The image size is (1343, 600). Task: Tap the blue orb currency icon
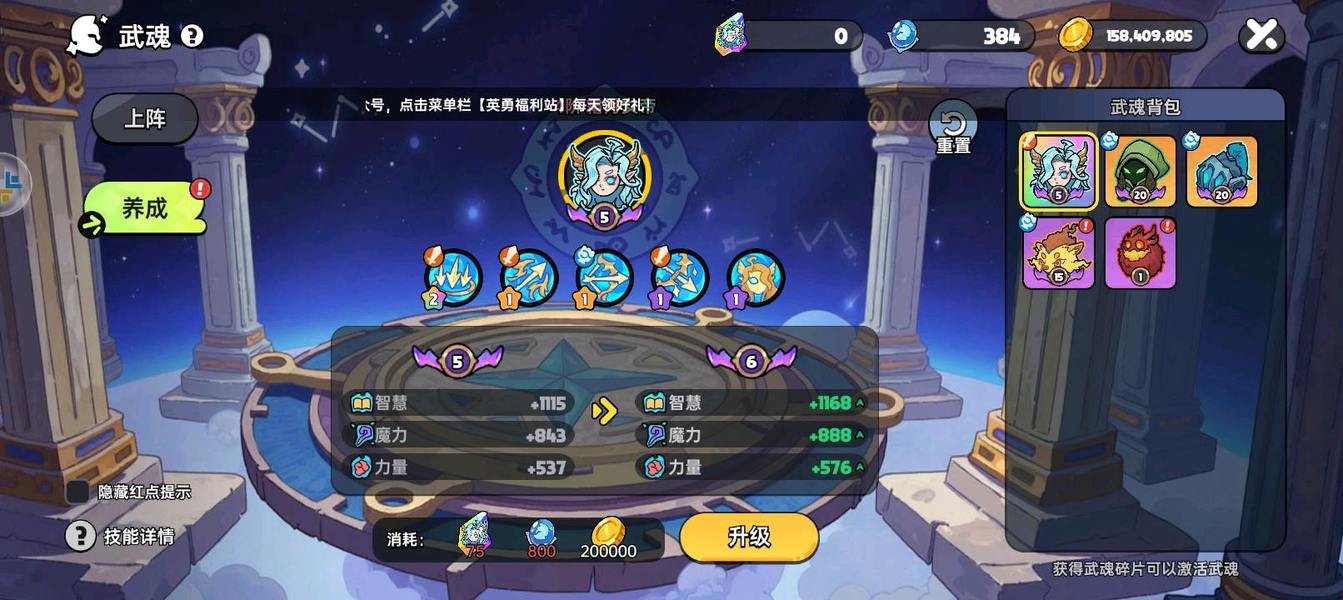pos(902,36)
